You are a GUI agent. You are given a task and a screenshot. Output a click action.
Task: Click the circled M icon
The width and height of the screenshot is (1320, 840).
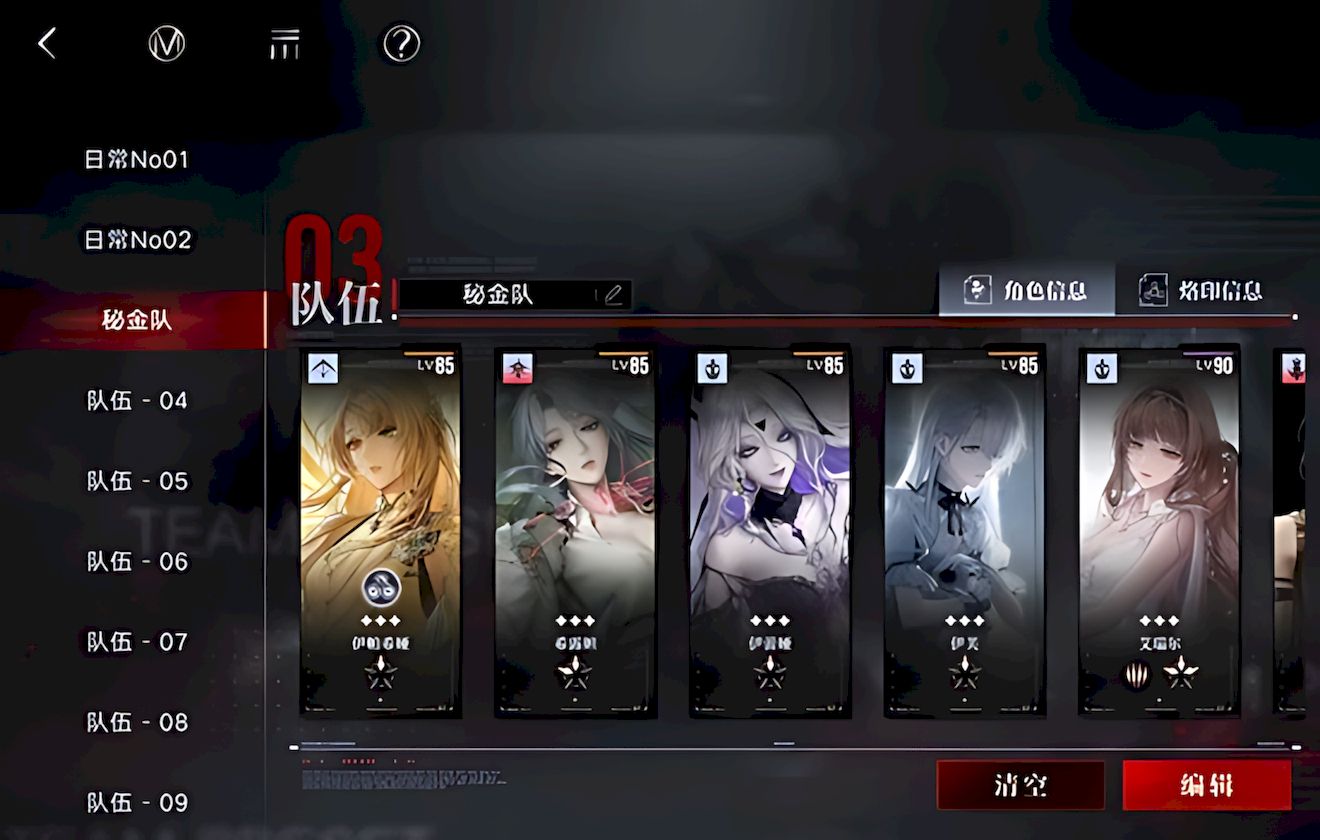pyautogui.click(x=167, y=44)
